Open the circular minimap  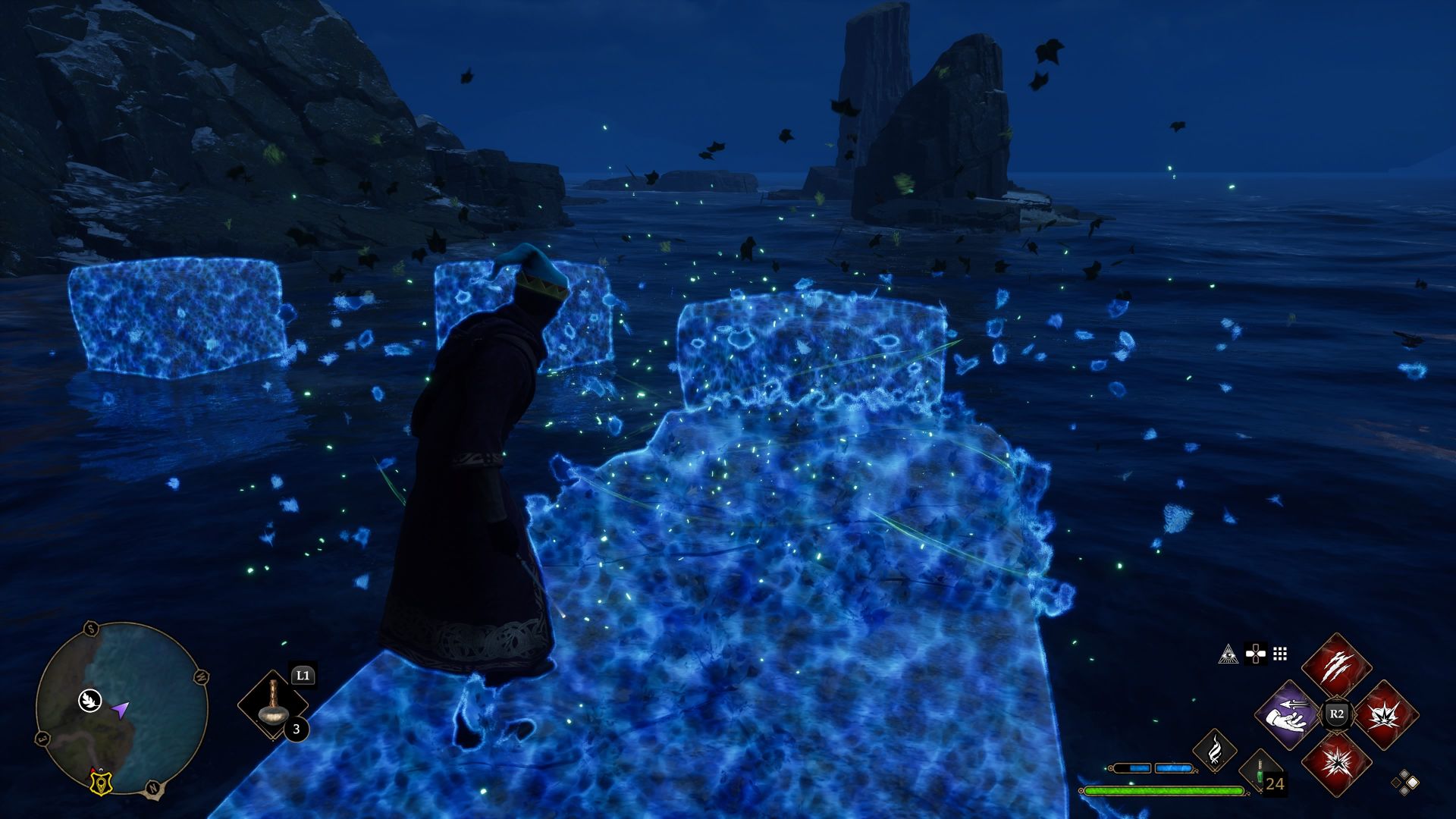click(122, 708)
